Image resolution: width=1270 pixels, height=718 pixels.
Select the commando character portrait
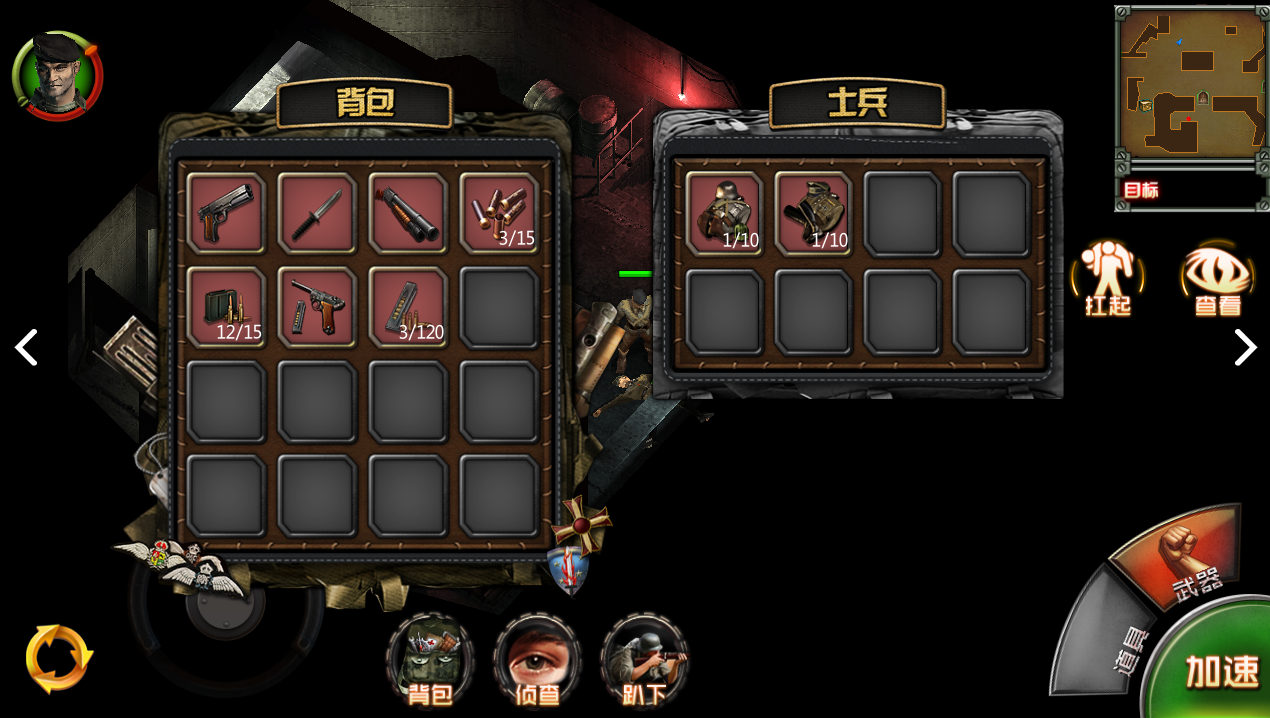click(x=57, y=76)
